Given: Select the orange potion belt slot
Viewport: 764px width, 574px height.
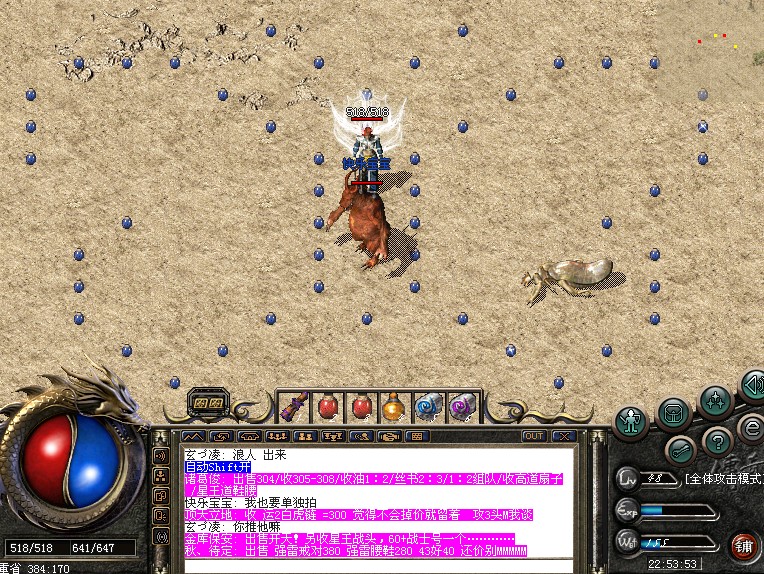Looking at the screenshot, I should click(x=394, y=407).
